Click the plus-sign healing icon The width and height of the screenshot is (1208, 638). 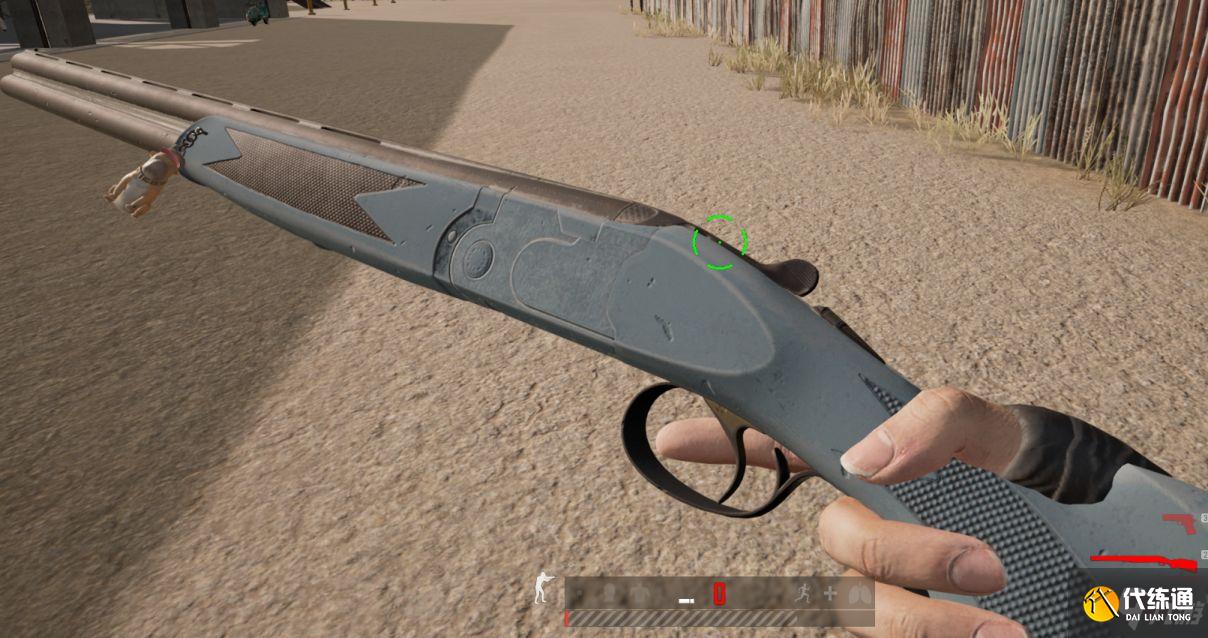pos(829,593)
